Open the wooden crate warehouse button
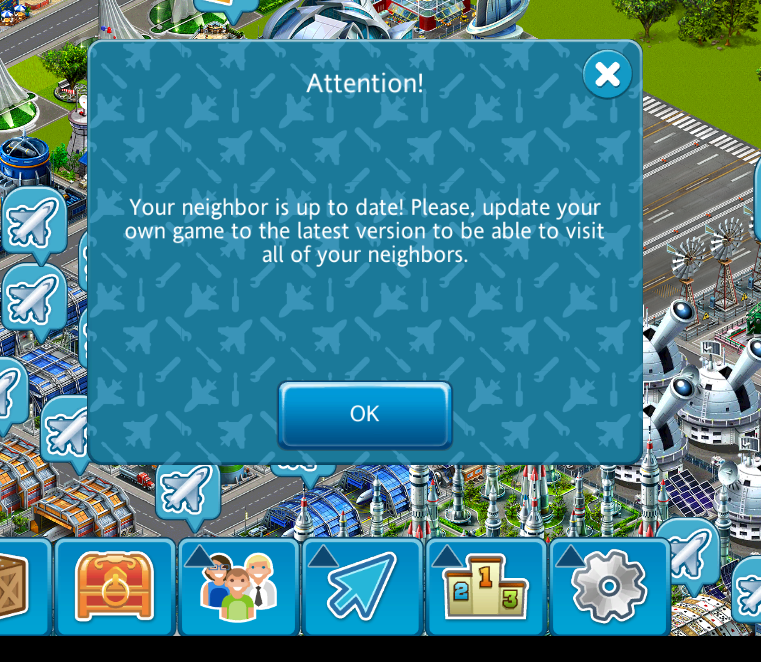The height and width of the screenshot is (662, 761). 17,586
